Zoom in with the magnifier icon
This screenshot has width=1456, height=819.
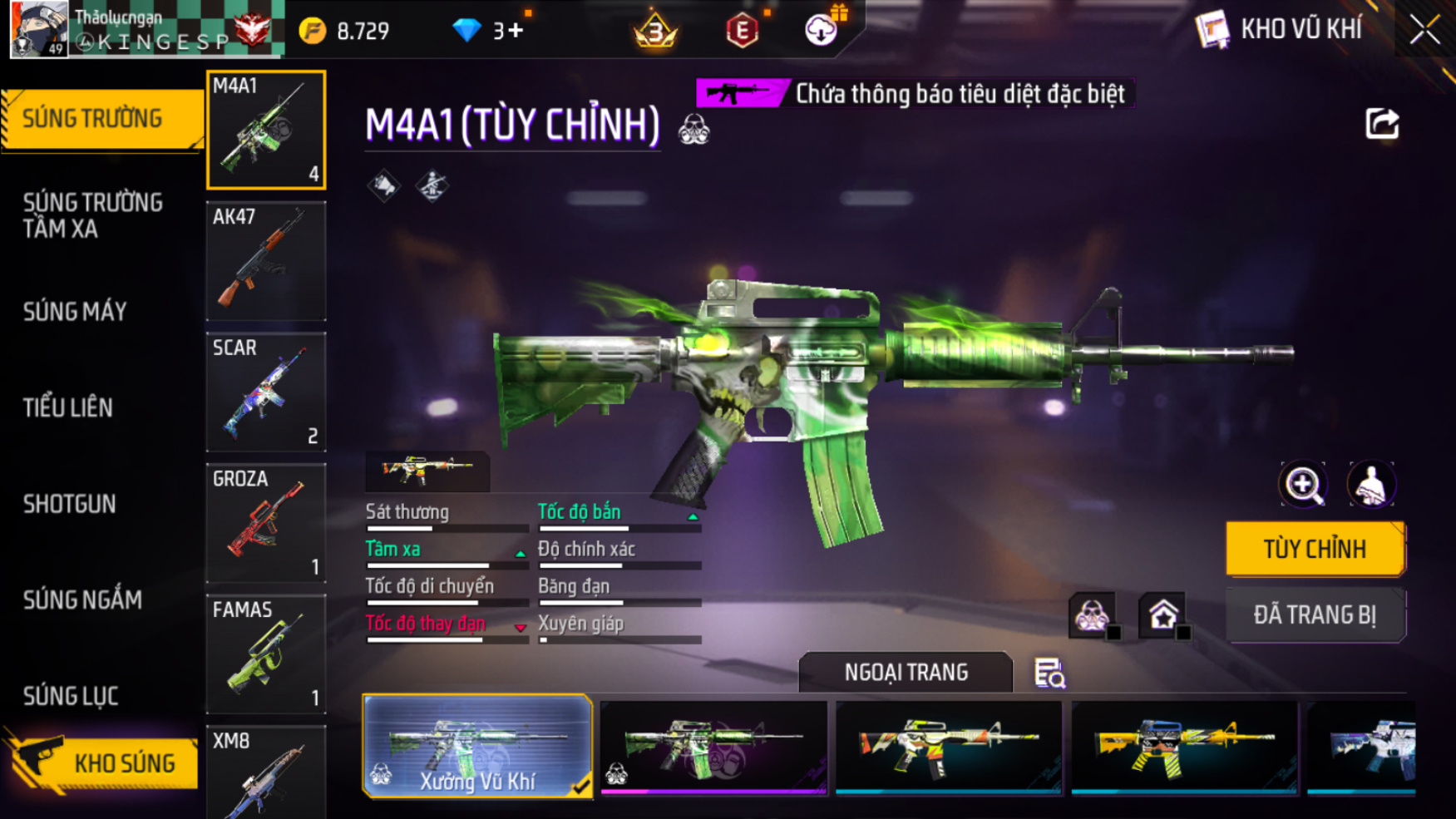pyautogui.click(x=1302, y=484)
